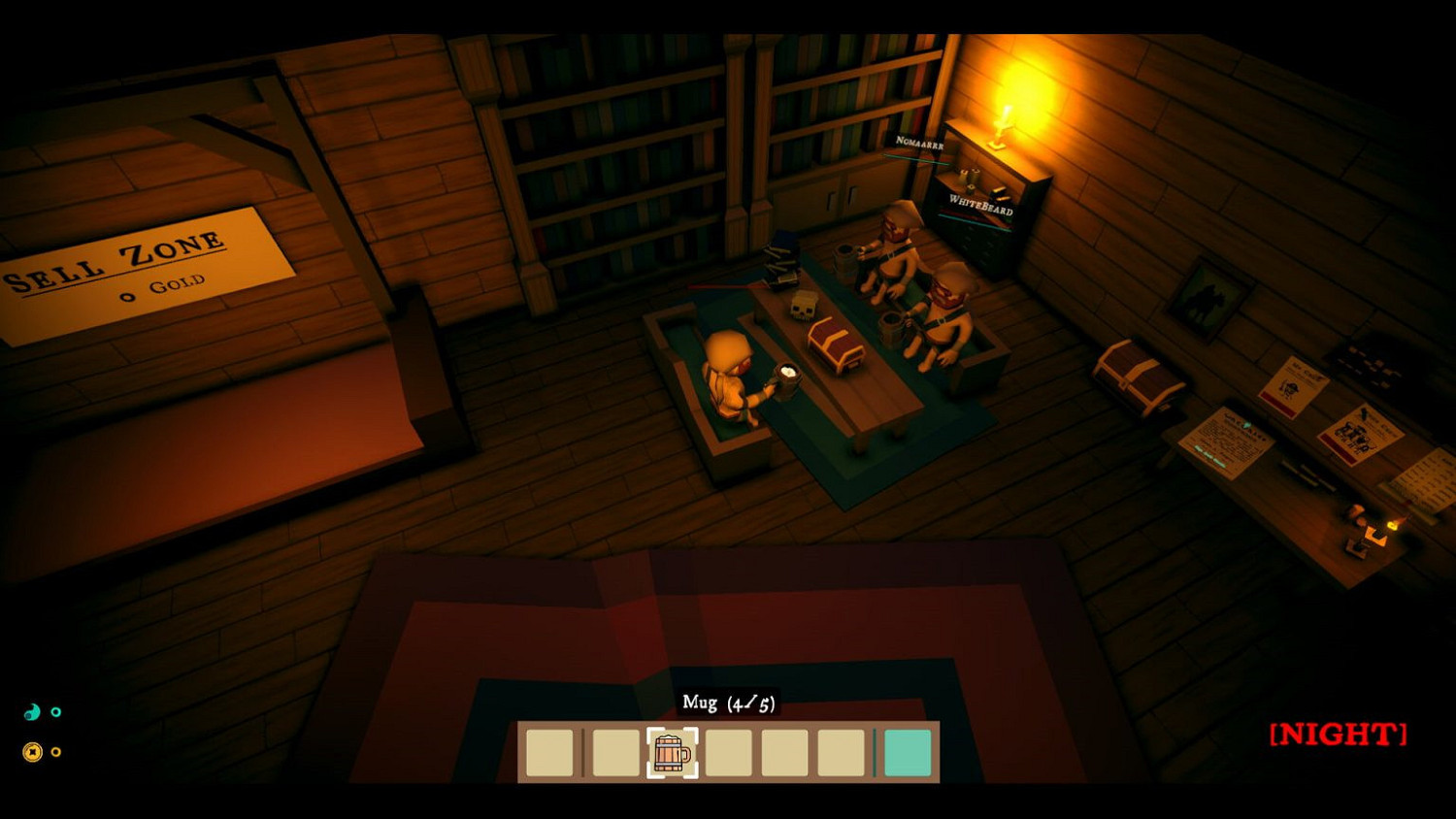Click the yellow ring next to the coin icon
Screen dimensions: 1456x819
point(56,751)
